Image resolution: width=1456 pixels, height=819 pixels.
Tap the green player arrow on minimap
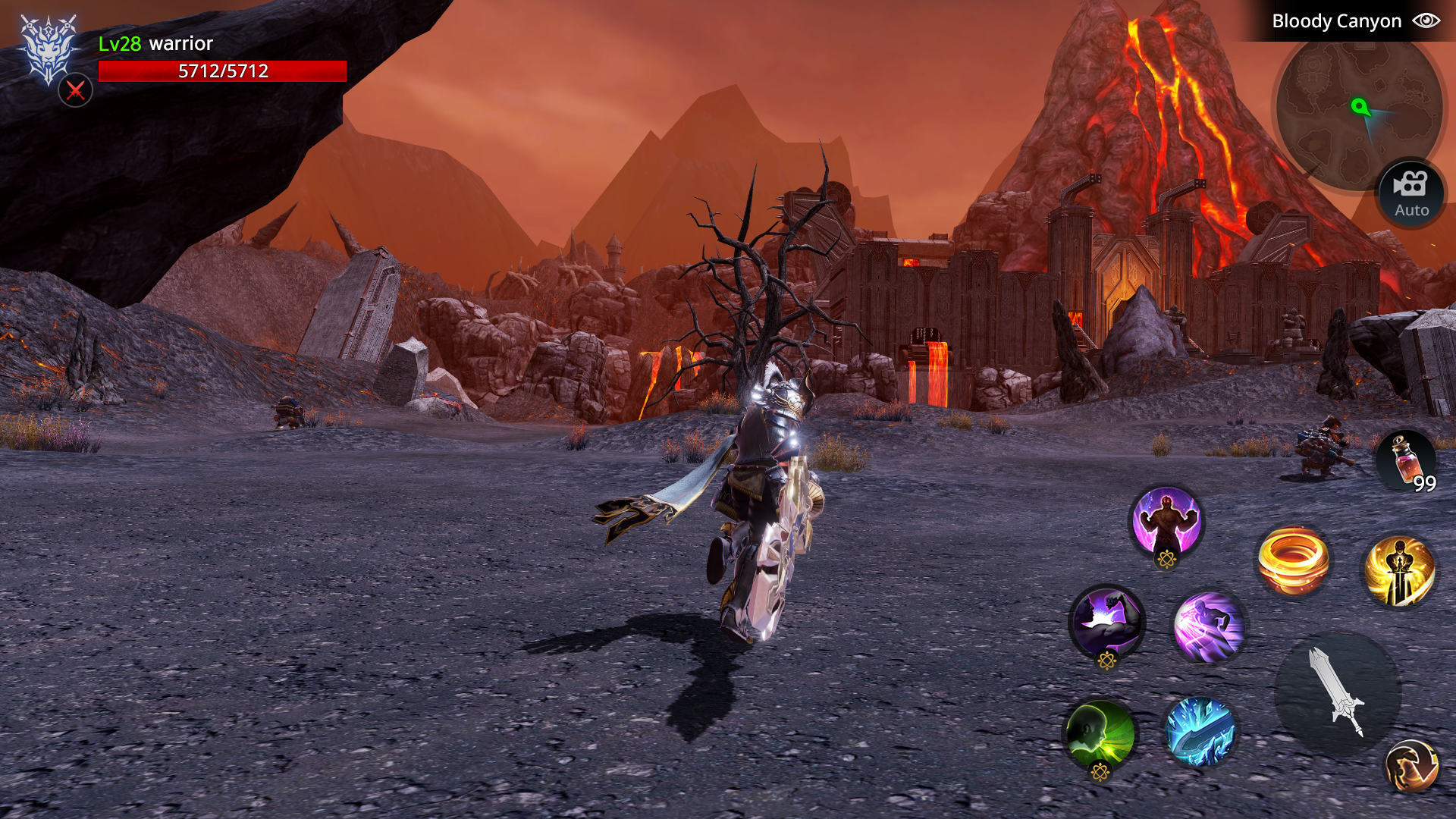click(1363, 107)
